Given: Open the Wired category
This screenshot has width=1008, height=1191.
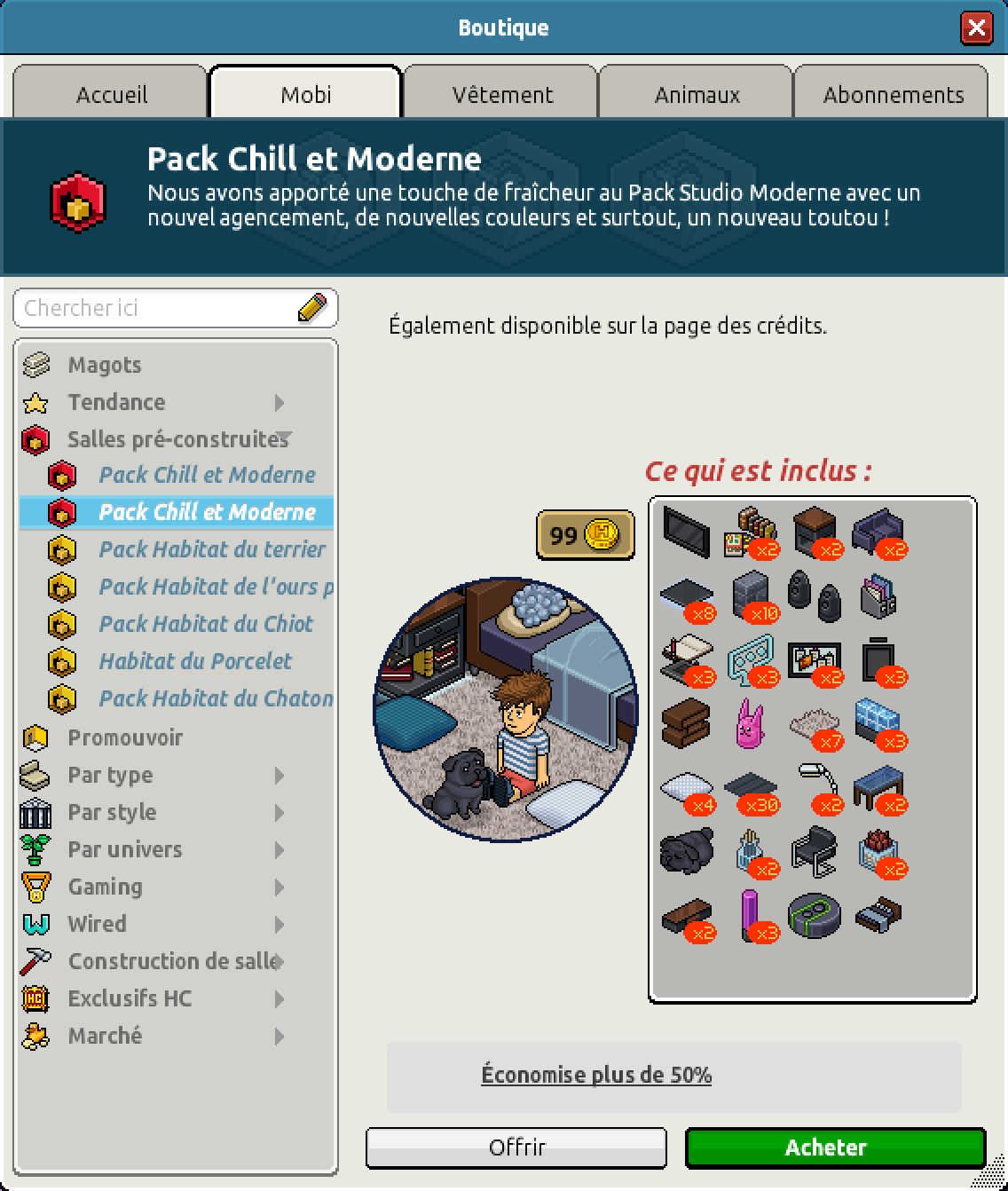Looking at the screenshot, I should tap(97, 924).
